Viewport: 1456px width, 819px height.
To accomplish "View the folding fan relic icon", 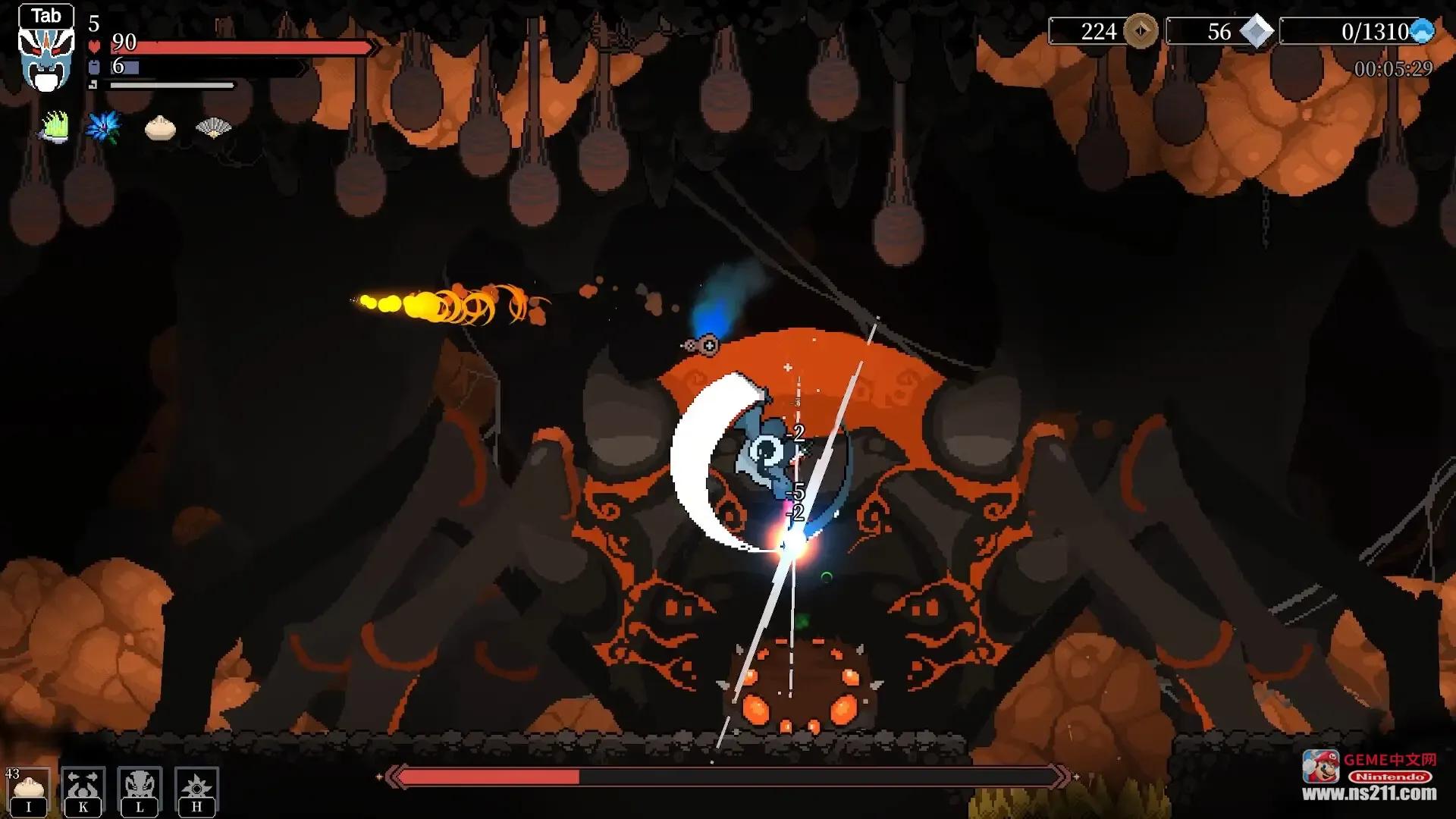I will [213, 128].
